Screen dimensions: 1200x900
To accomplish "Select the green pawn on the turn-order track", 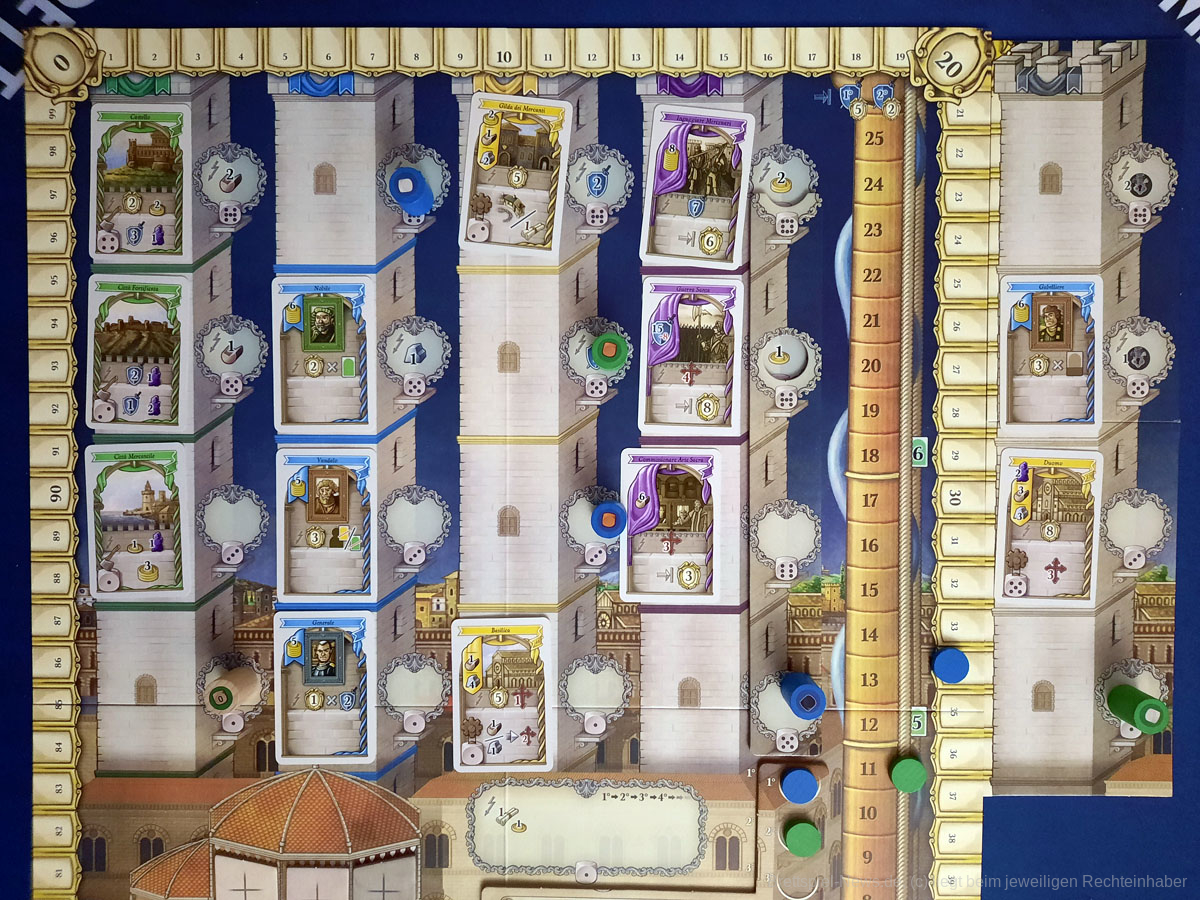I will tap(802, 838).
